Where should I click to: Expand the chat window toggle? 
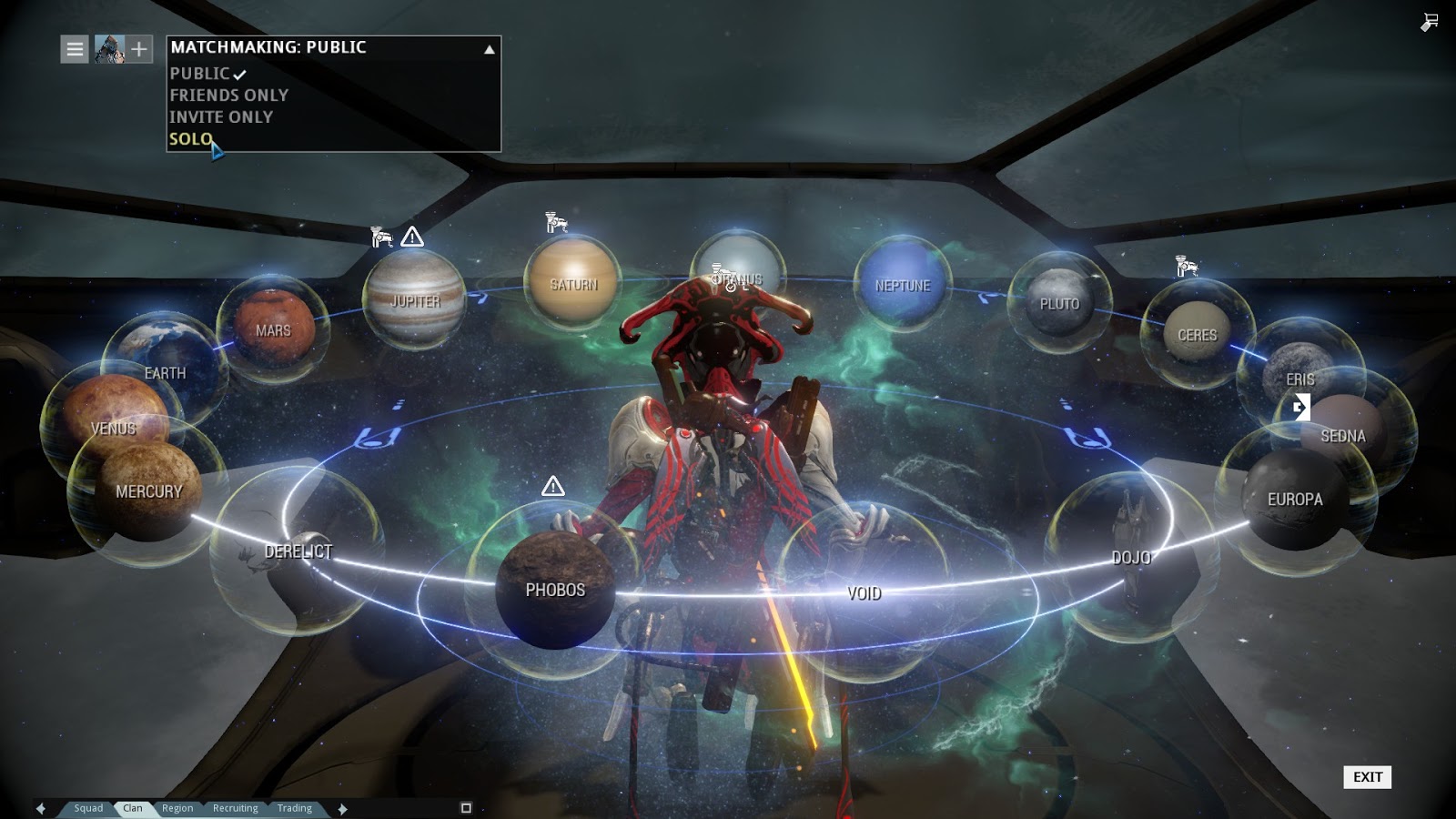pos(466,808)
